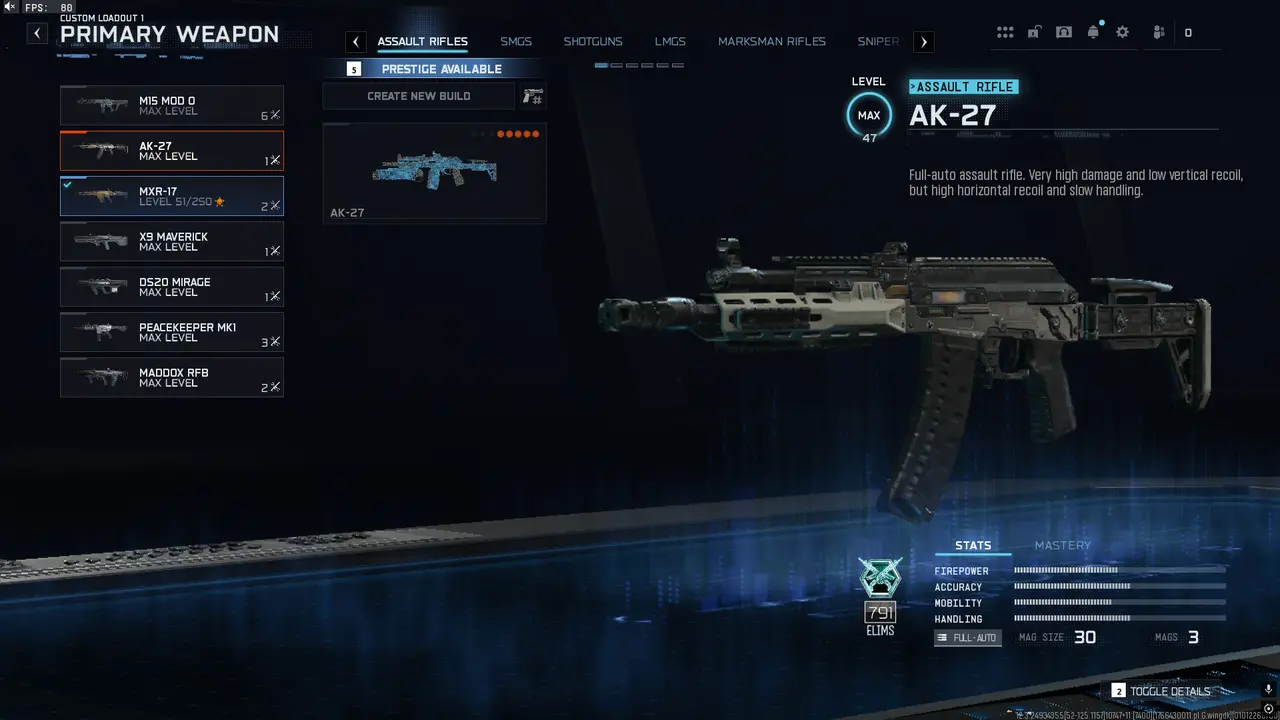Click the Create New Build button

419,95
